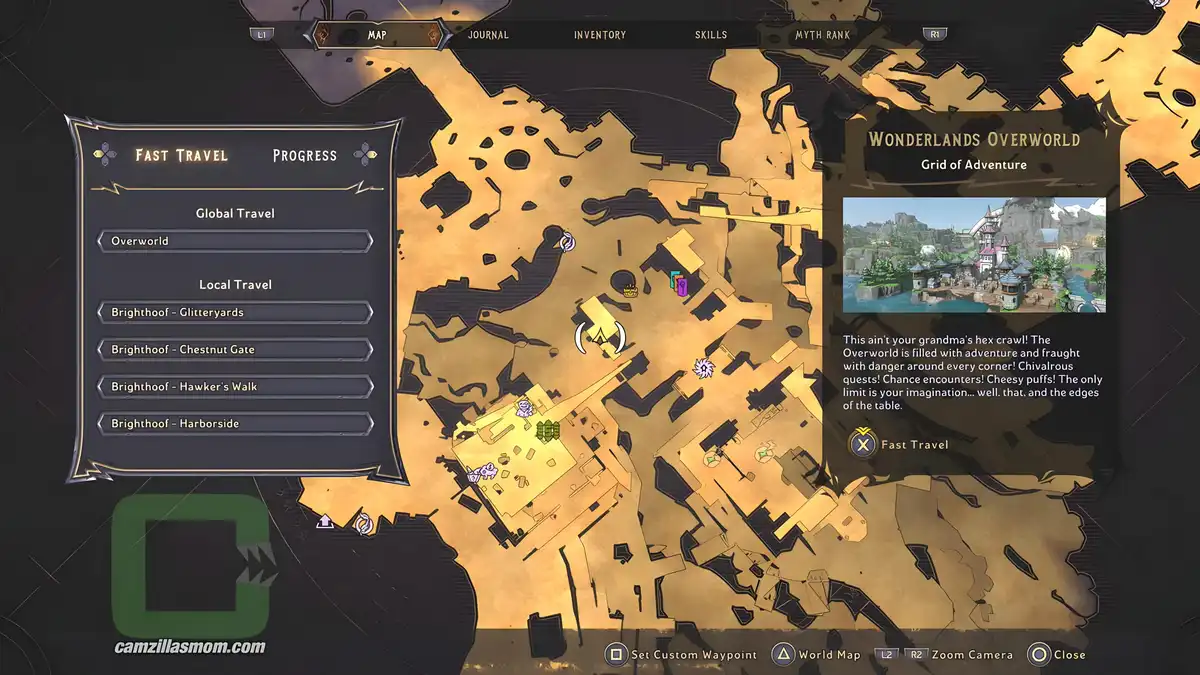Show the Skills tab

711,35
